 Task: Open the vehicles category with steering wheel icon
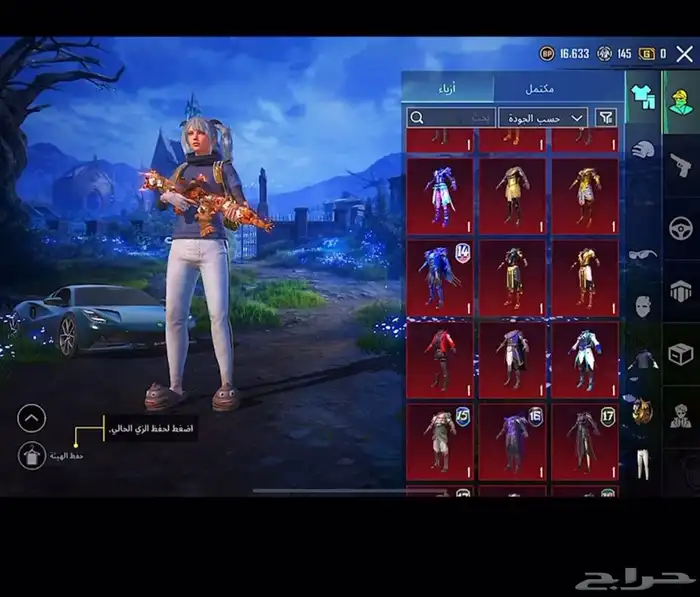tap(681, 228)
